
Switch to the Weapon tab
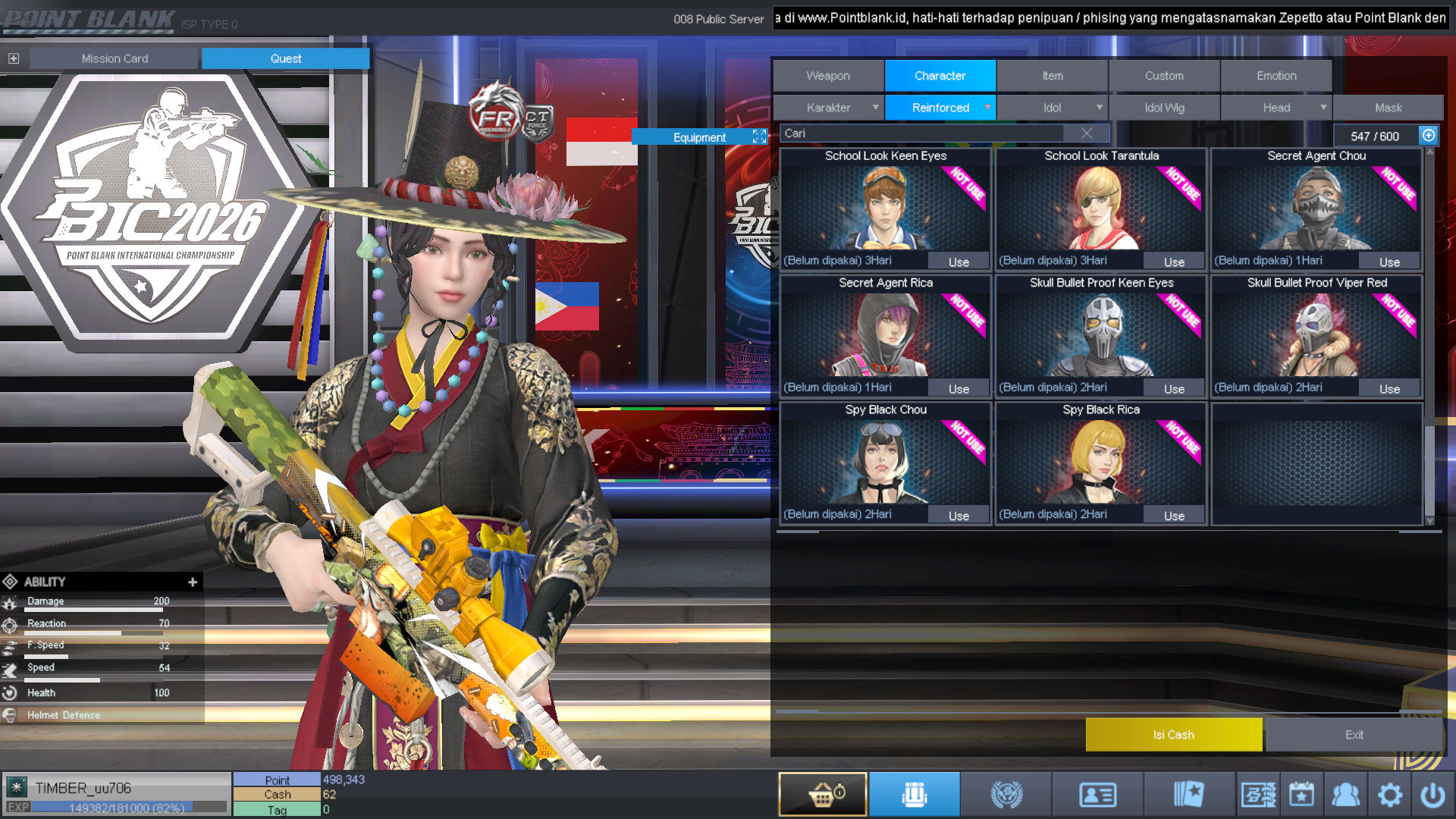(828, 76)
